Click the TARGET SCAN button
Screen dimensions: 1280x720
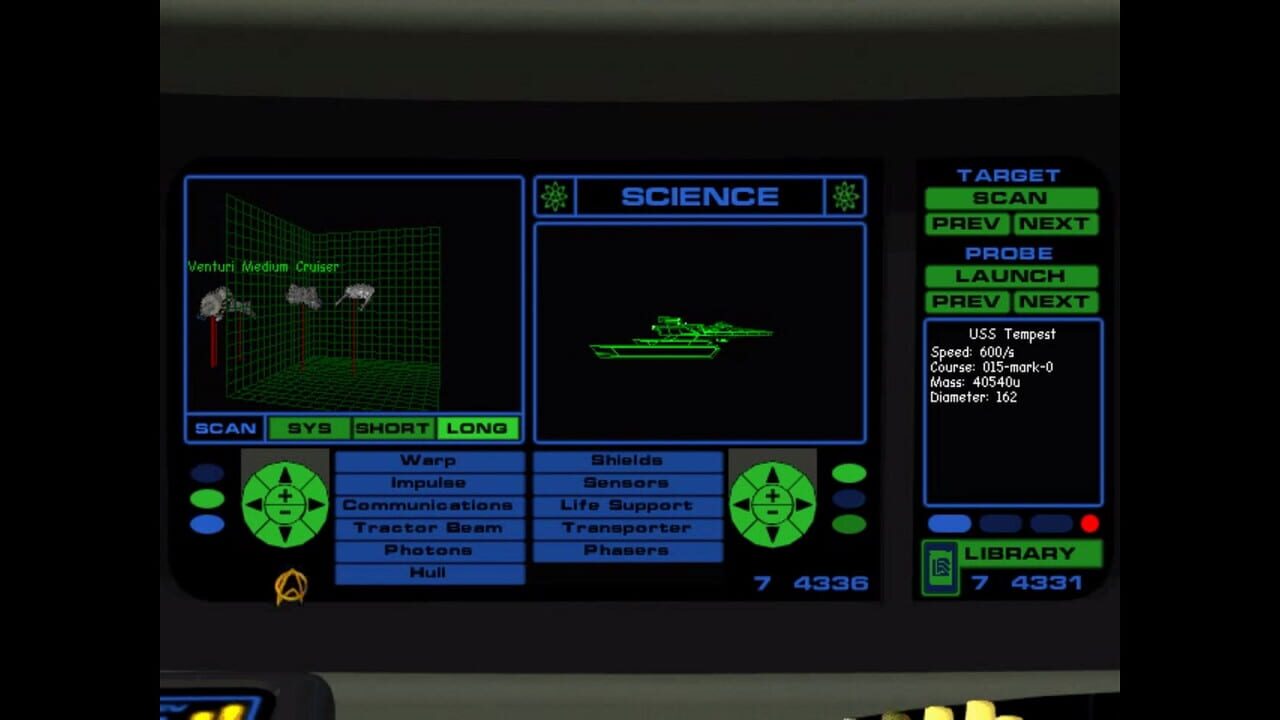pyautogui.click(x=1010, y=198)
